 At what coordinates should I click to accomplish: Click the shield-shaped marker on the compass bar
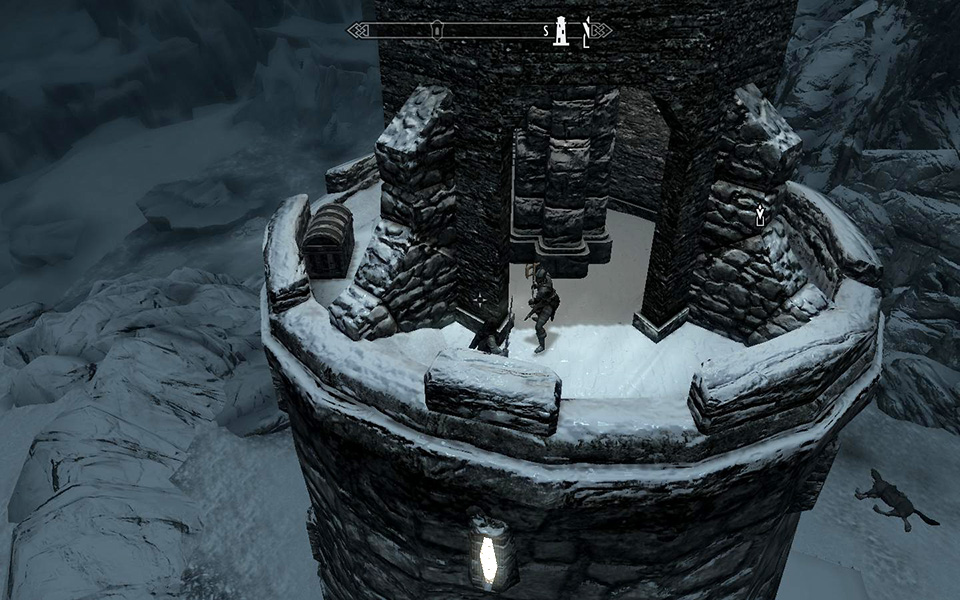pyautogui.click(x=436, y=30)
